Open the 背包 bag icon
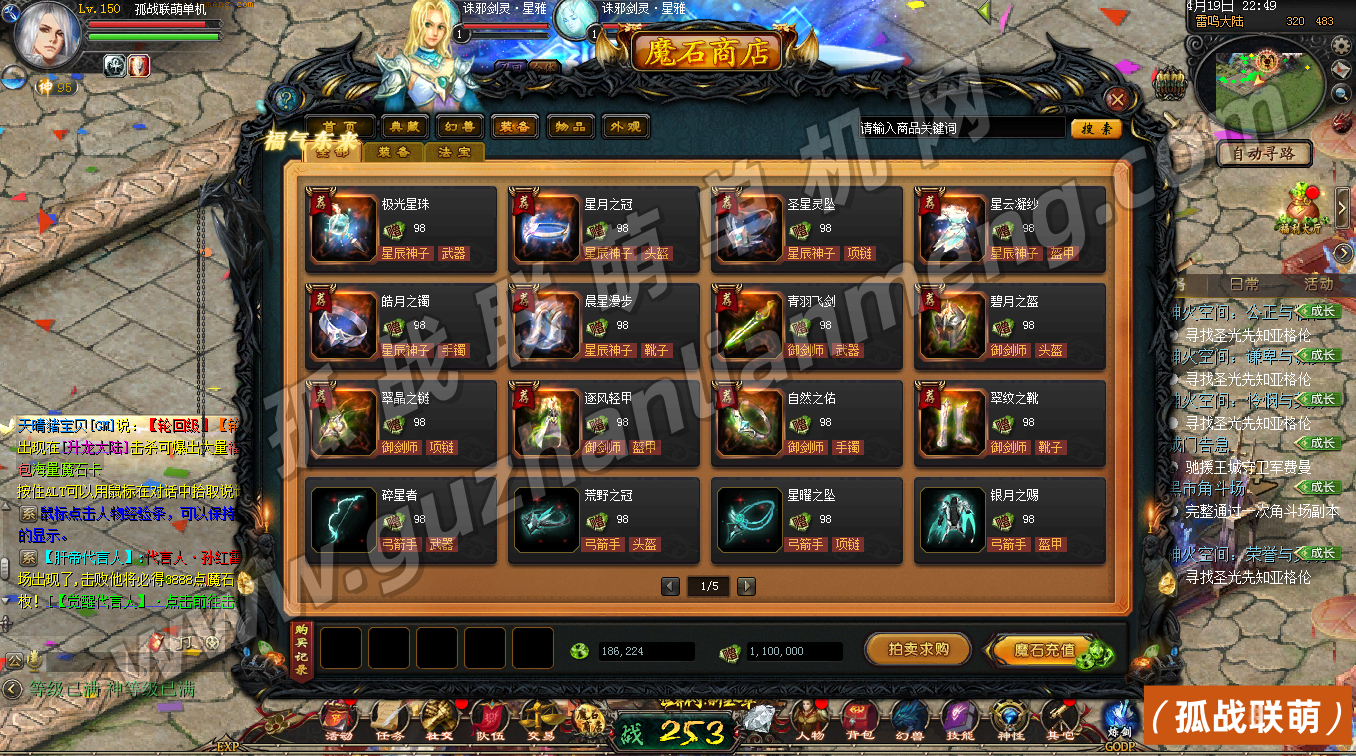The image size is (1356, 756). [x=858, y=720]
